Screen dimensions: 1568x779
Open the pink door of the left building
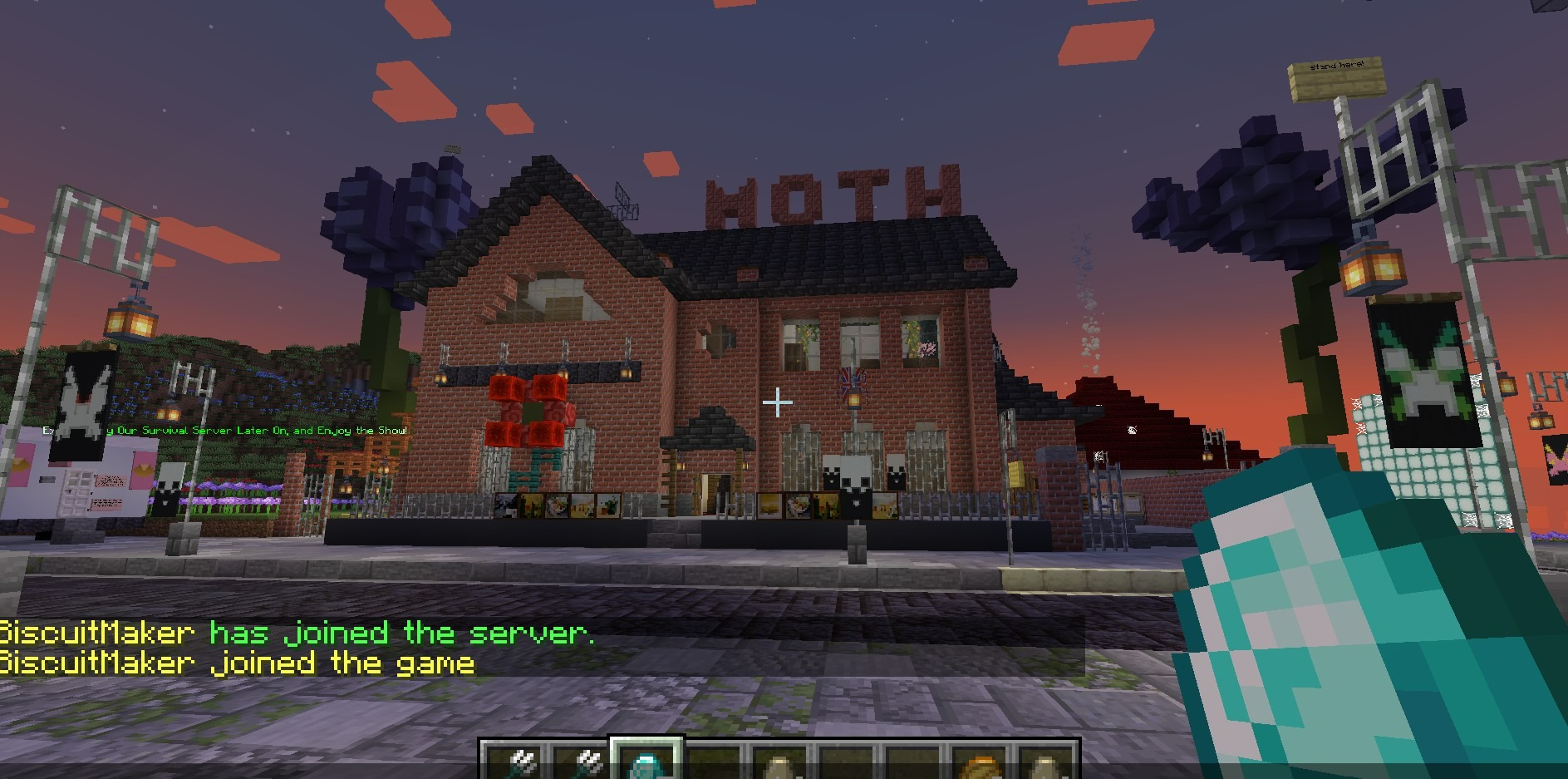(x=77, y=492)
